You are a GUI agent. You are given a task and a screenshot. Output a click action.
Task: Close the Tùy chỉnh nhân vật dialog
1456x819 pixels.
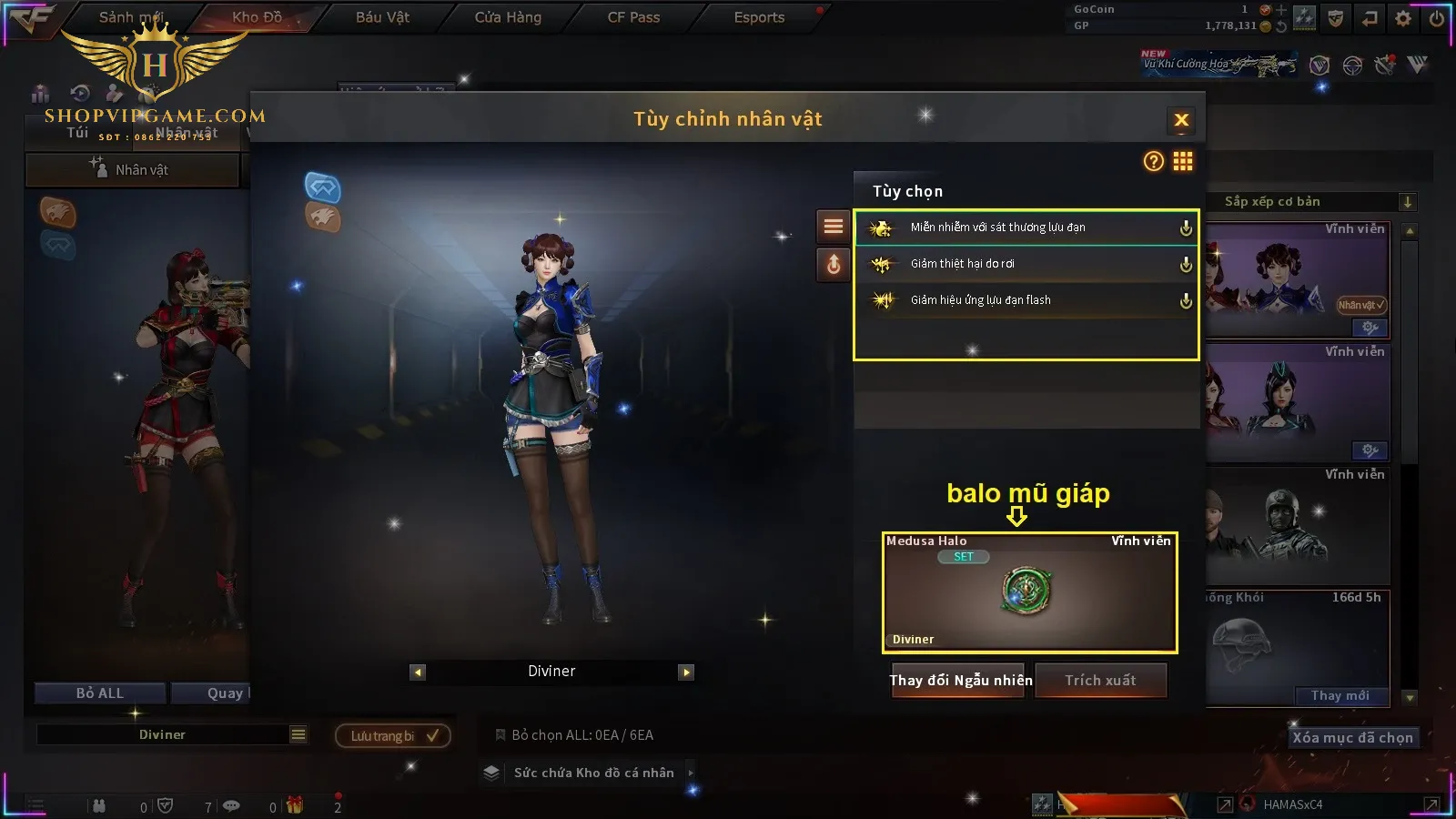pyautogui.click(x=1181, y=120)
